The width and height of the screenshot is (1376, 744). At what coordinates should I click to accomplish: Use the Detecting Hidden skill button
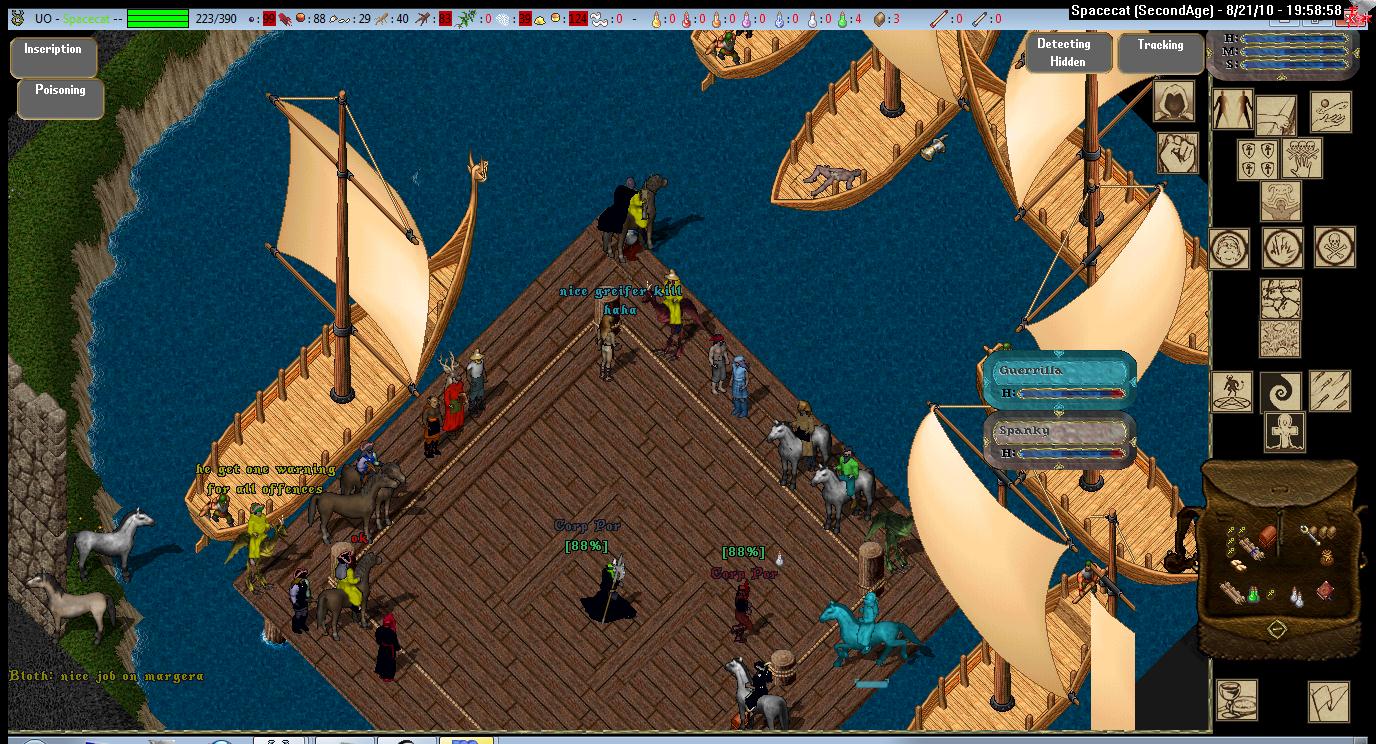(x=1067, y=53)
